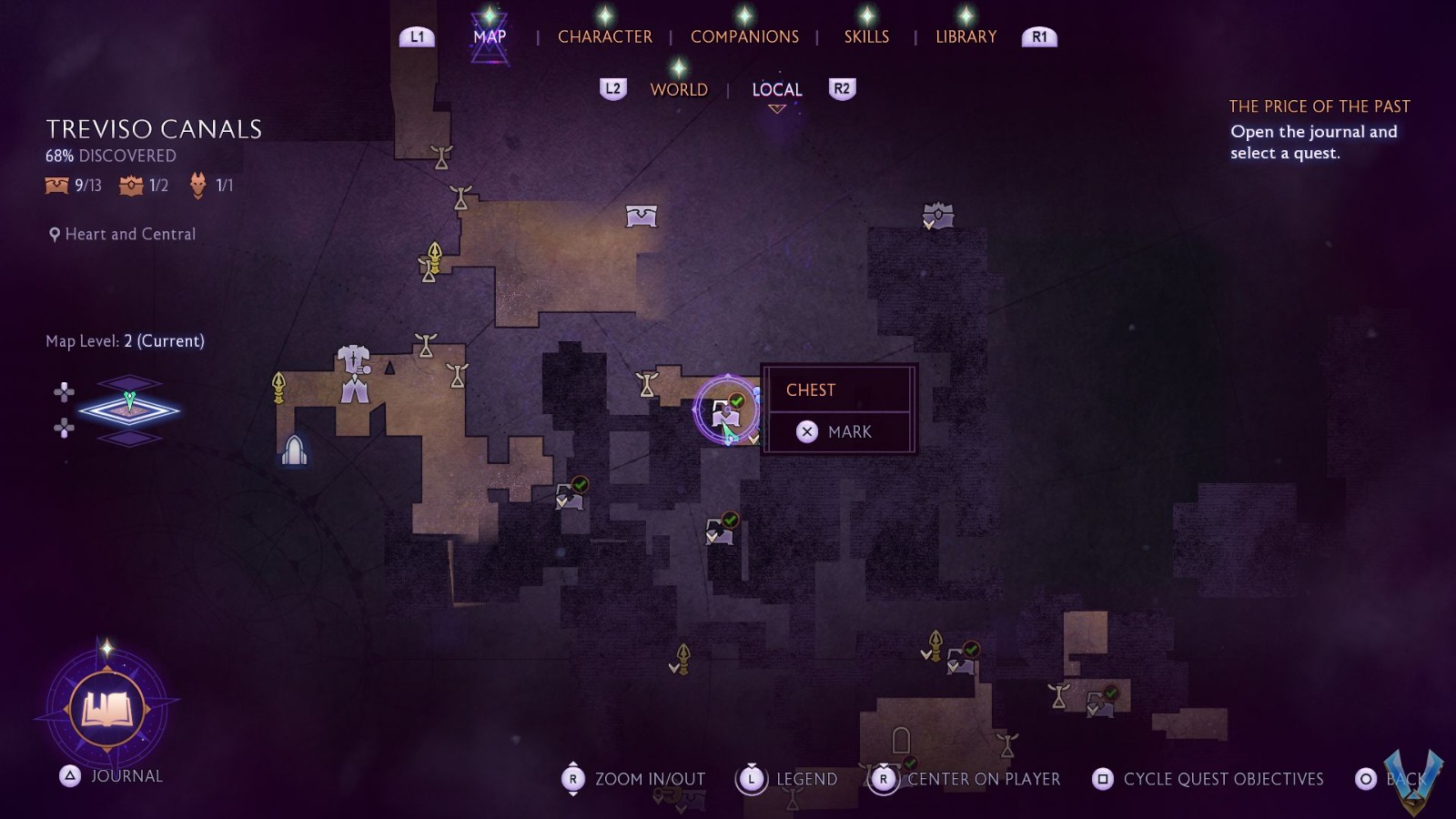The height and width of the screenshot is (819, 1456).
Task: Switch to the Character tab
Action: [604, 36]
